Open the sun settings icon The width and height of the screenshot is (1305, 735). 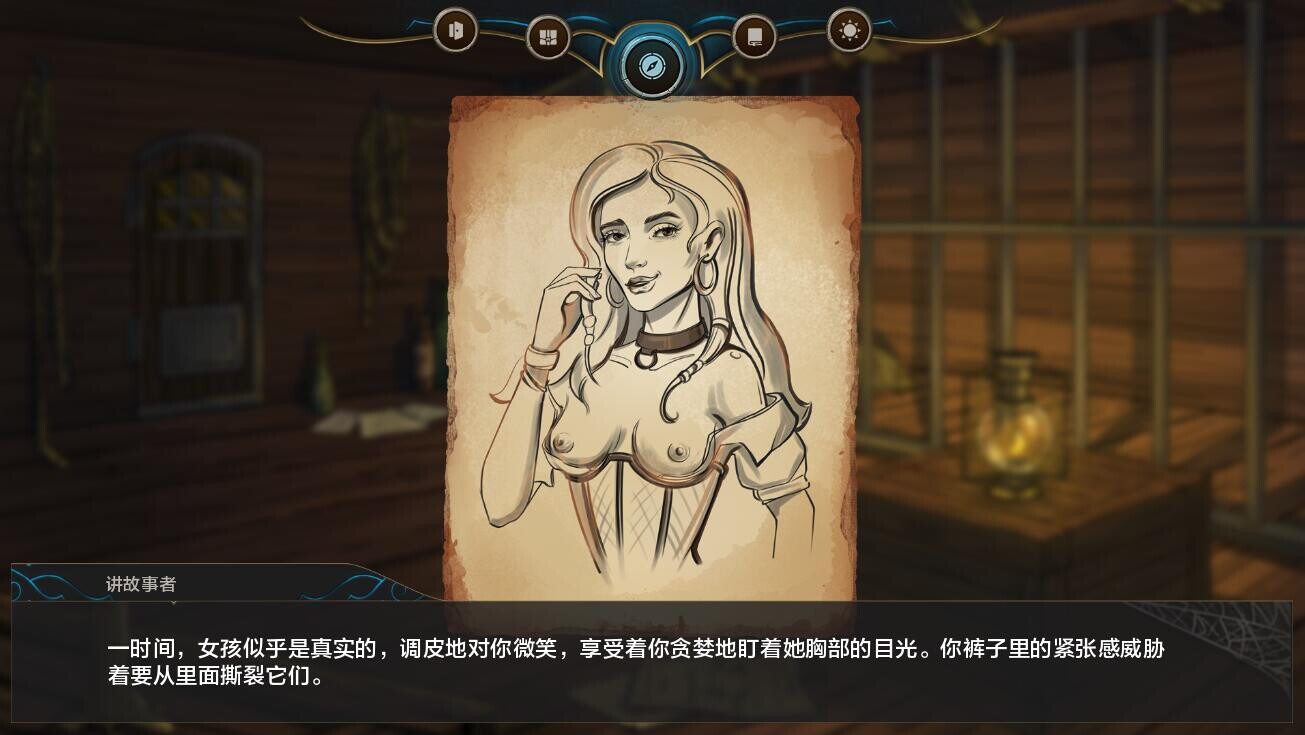pos(849,30)
